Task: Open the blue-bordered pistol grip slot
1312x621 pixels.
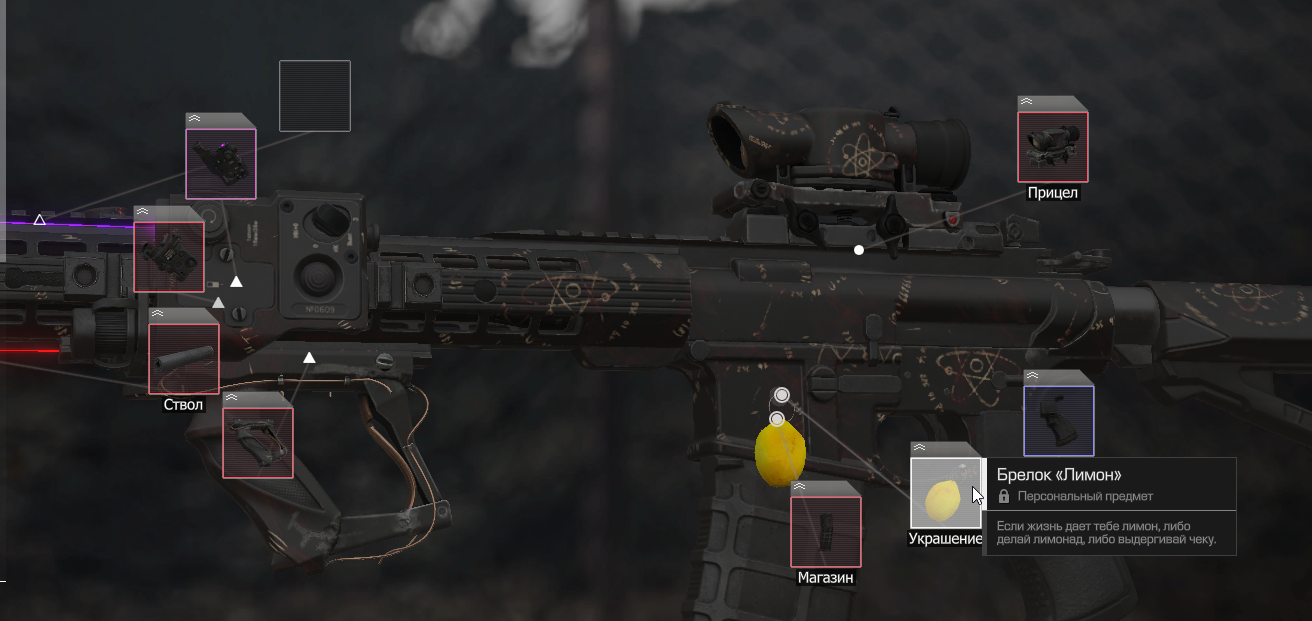Action: 1058,420
